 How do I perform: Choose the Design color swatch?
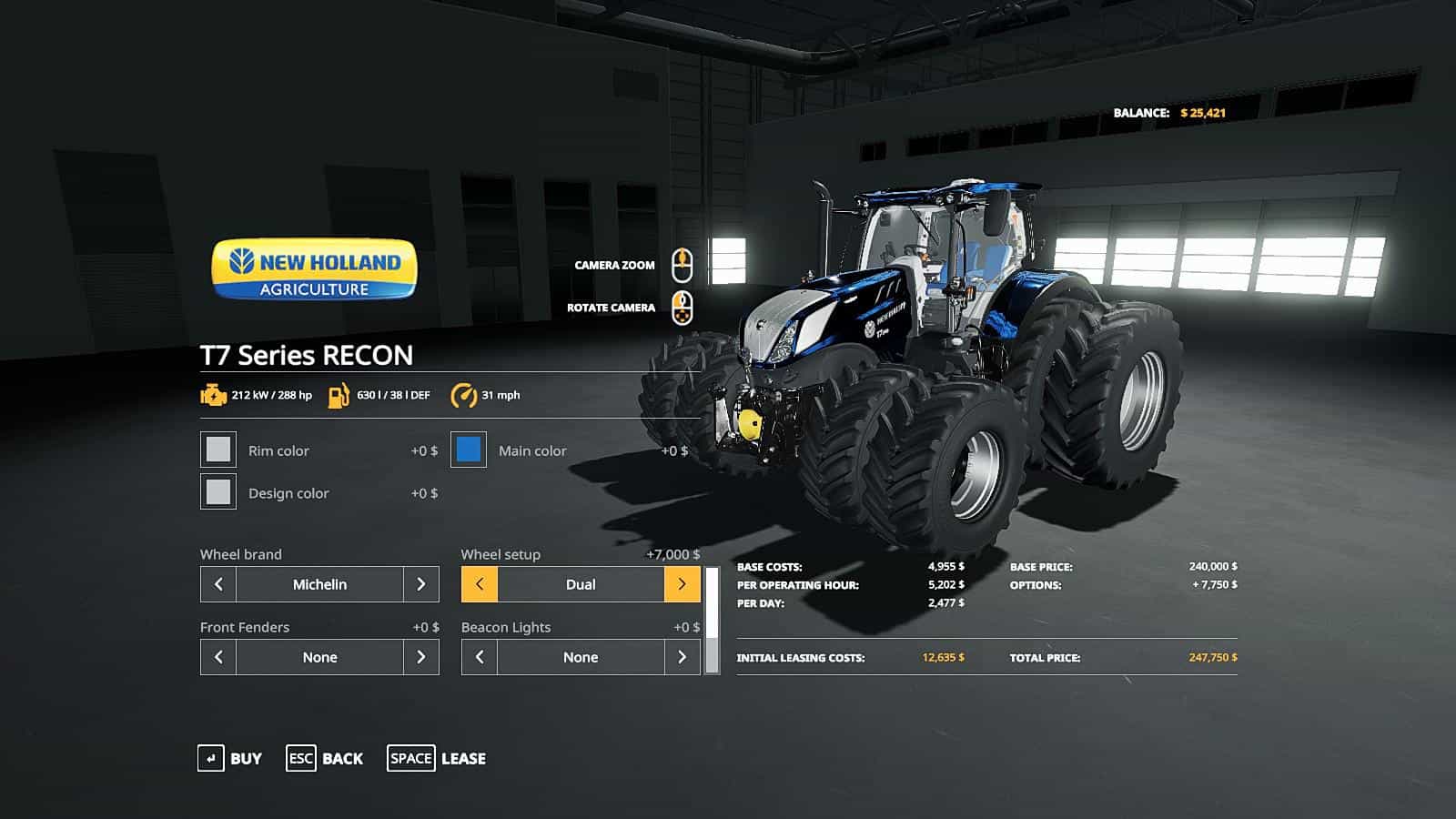click(218, 492)
